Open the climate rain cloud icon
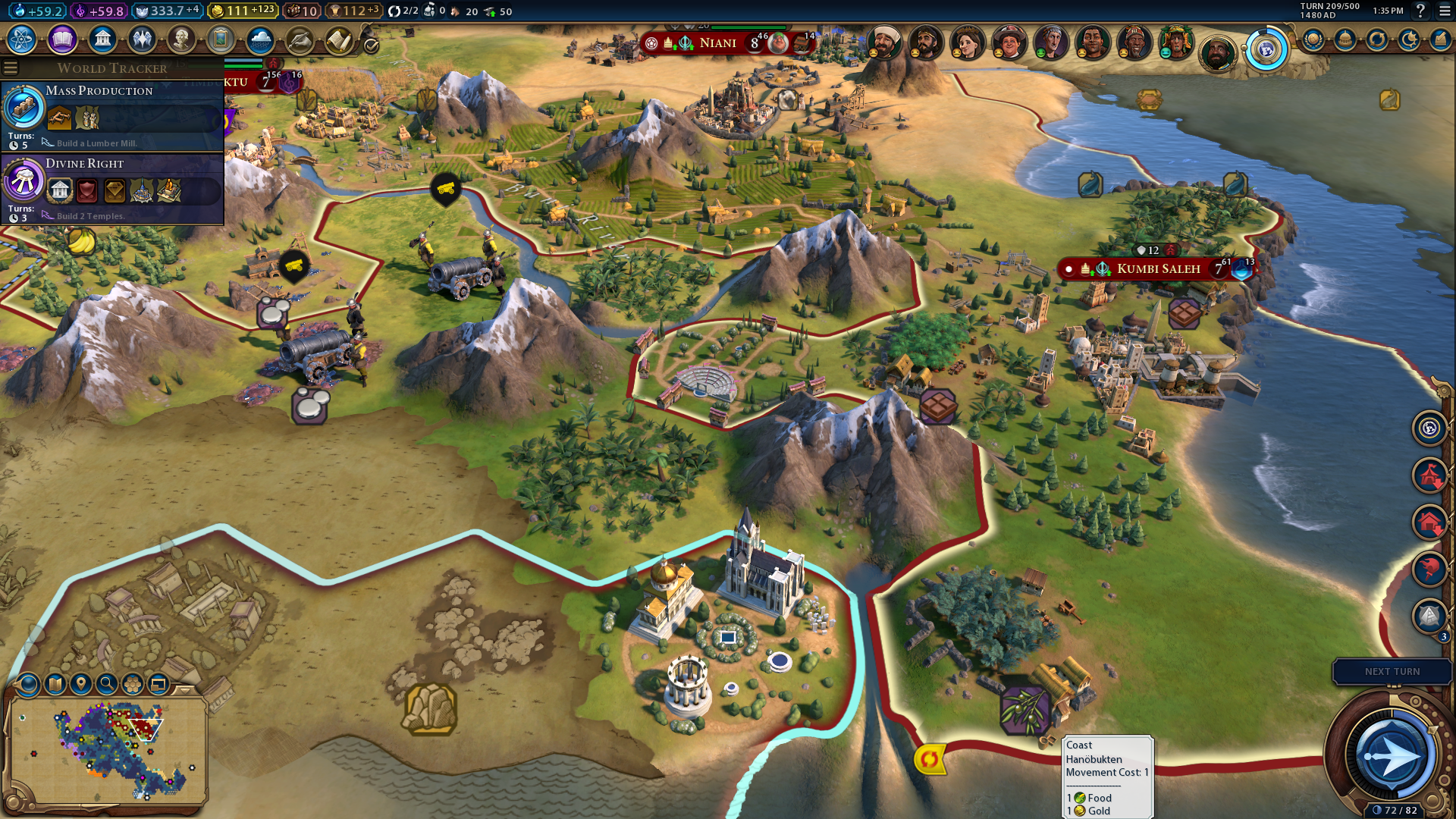Viewport: 1456px width, 819px height. pyautogui.click(x=260, y=39)
